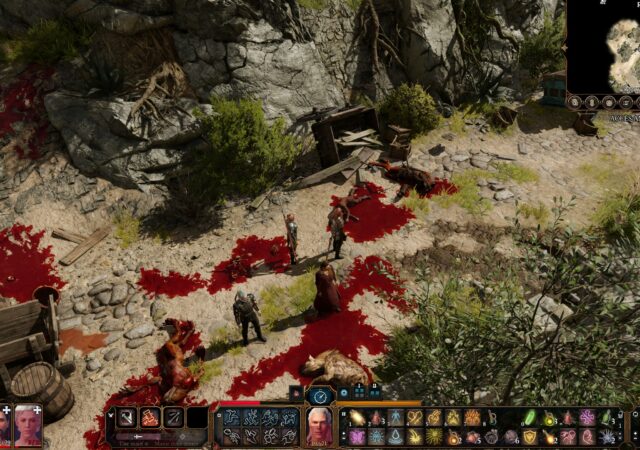Open the minimap in the corner
Screen dimensions: 640x450
(x=605, y=45)
